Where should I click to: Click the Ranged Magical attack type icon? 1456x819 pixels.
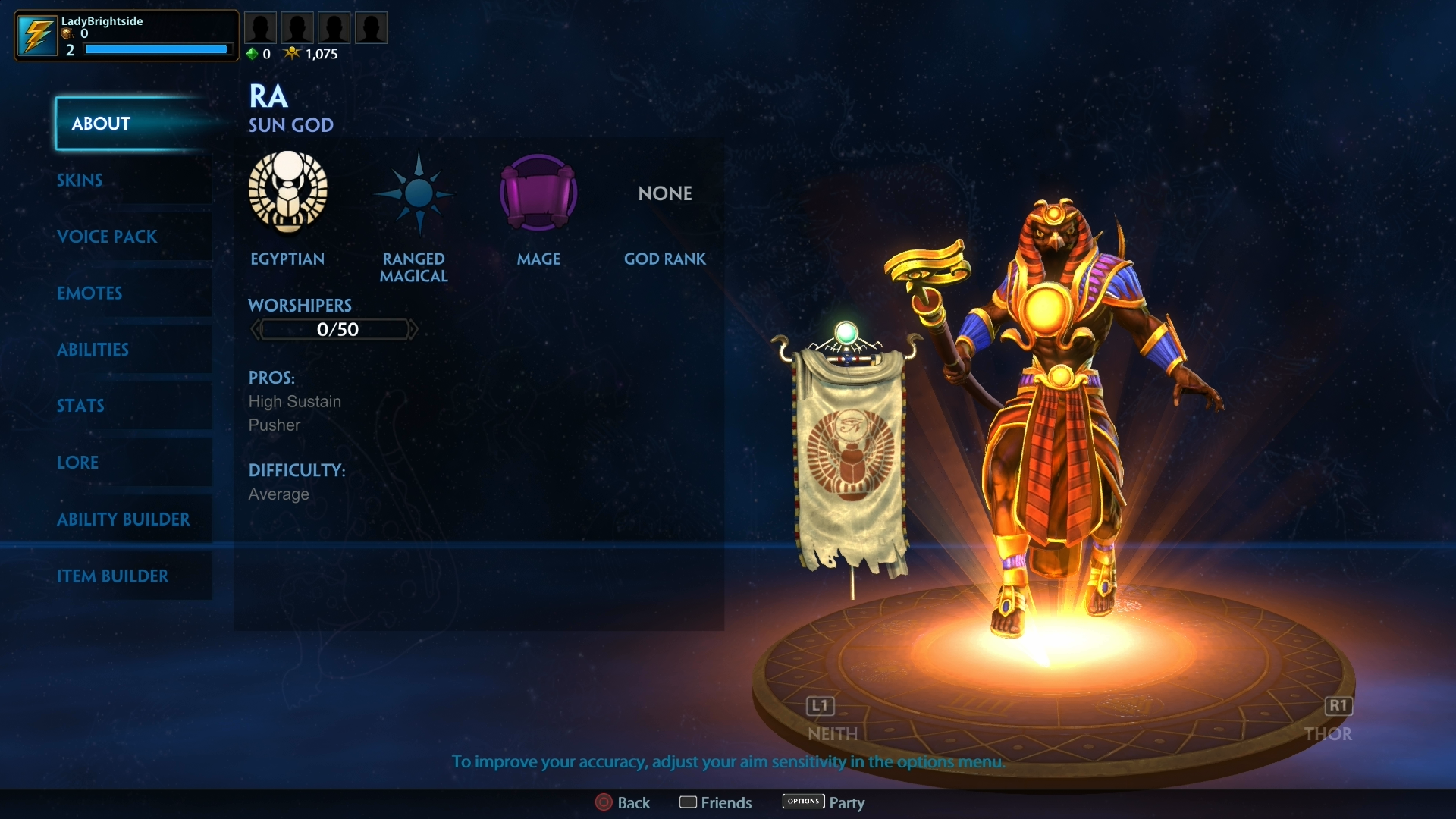pos(414,193)
